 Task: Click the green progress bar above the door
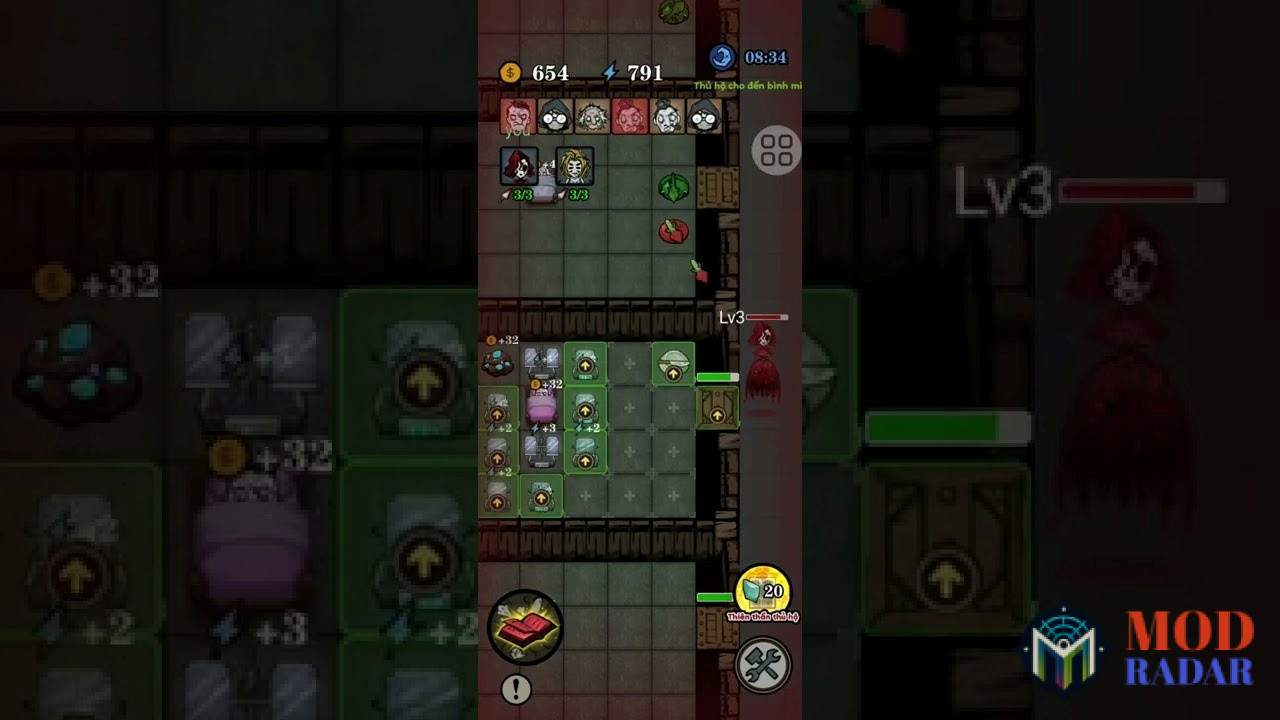click(x=716, y=377)
